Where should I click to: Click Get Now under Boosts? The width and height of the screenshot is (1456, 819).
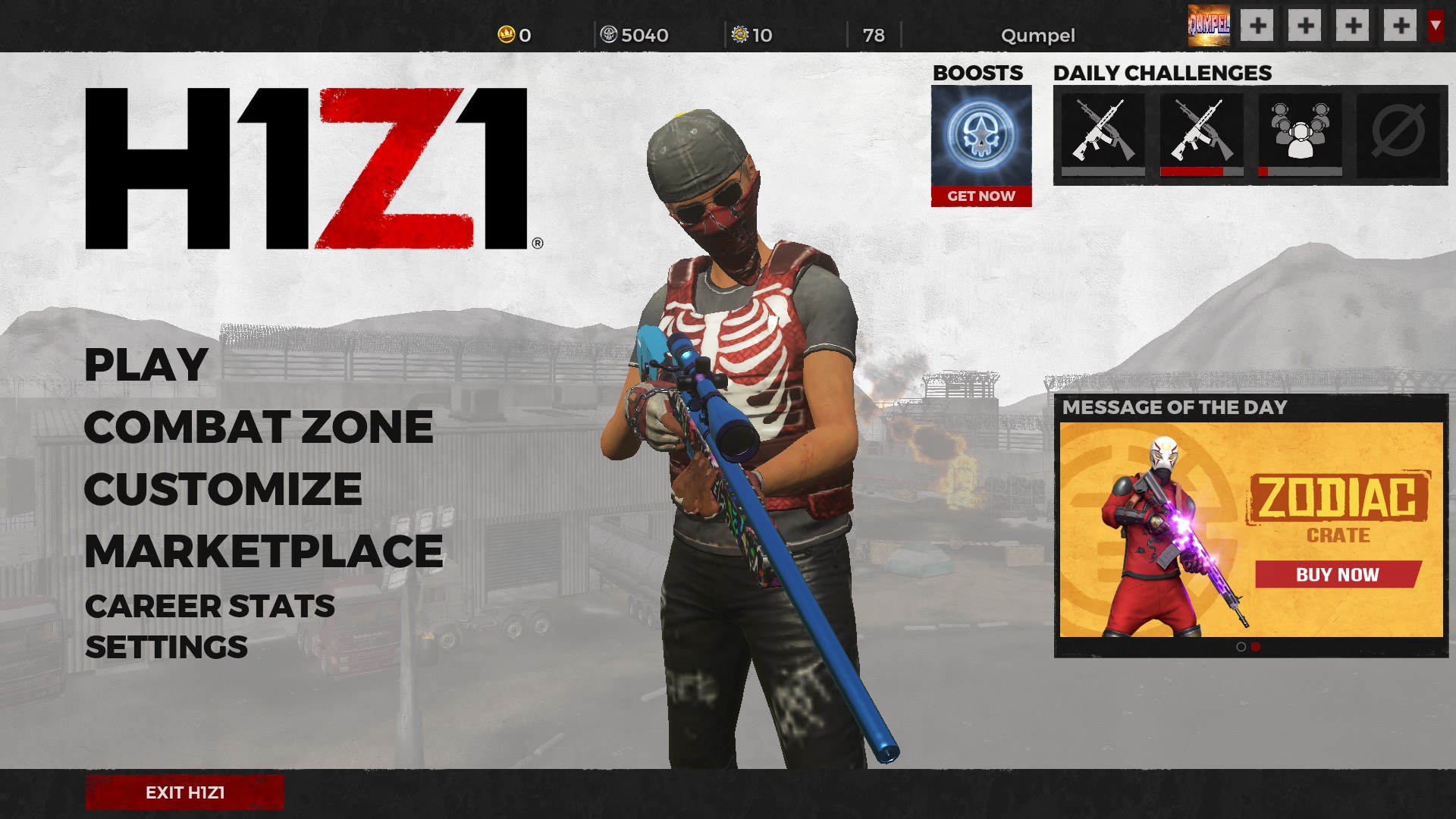981,196
